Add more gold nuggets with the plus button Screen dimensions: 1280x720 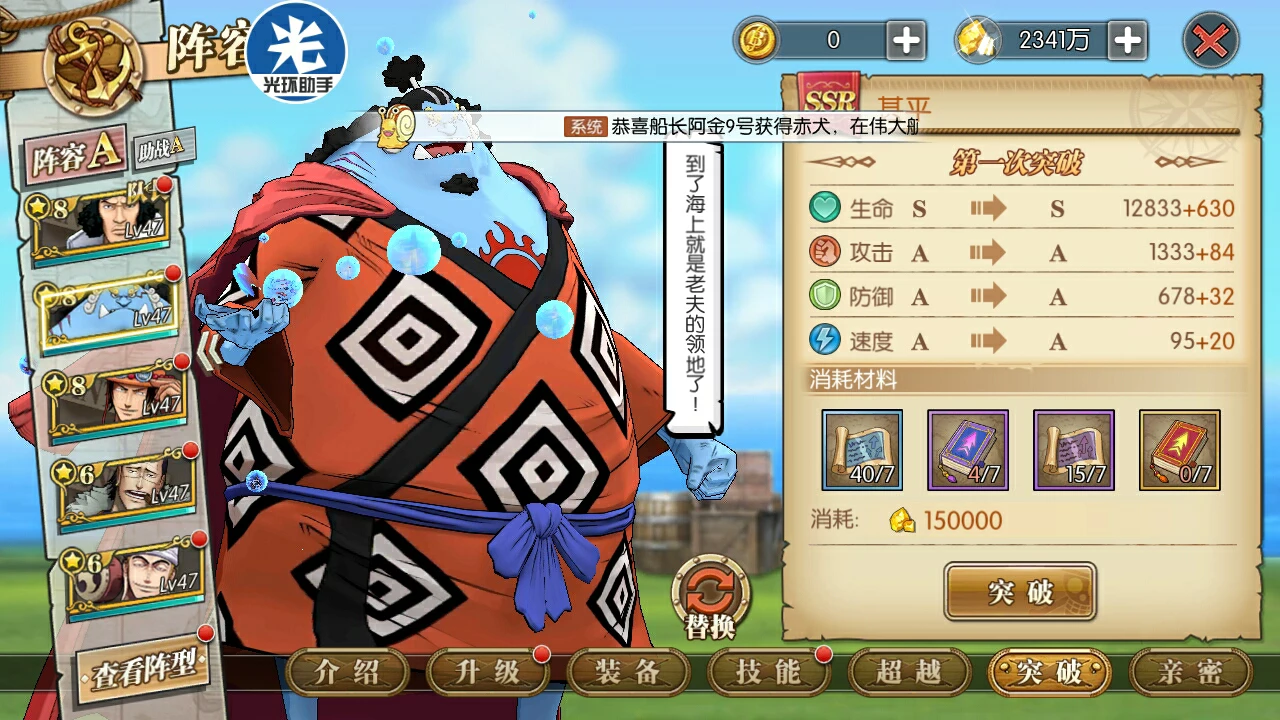click(x=1127, y=41)
